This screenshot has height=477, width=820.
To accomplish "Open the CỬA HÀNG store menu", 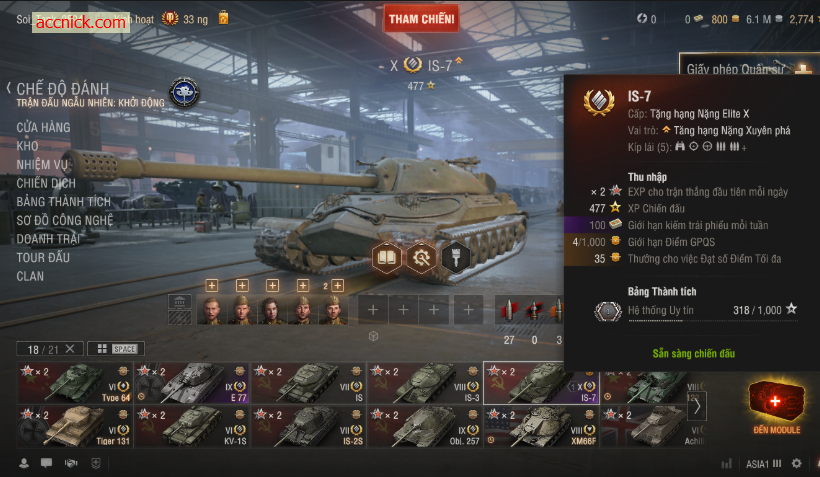I will click(43, 127).
